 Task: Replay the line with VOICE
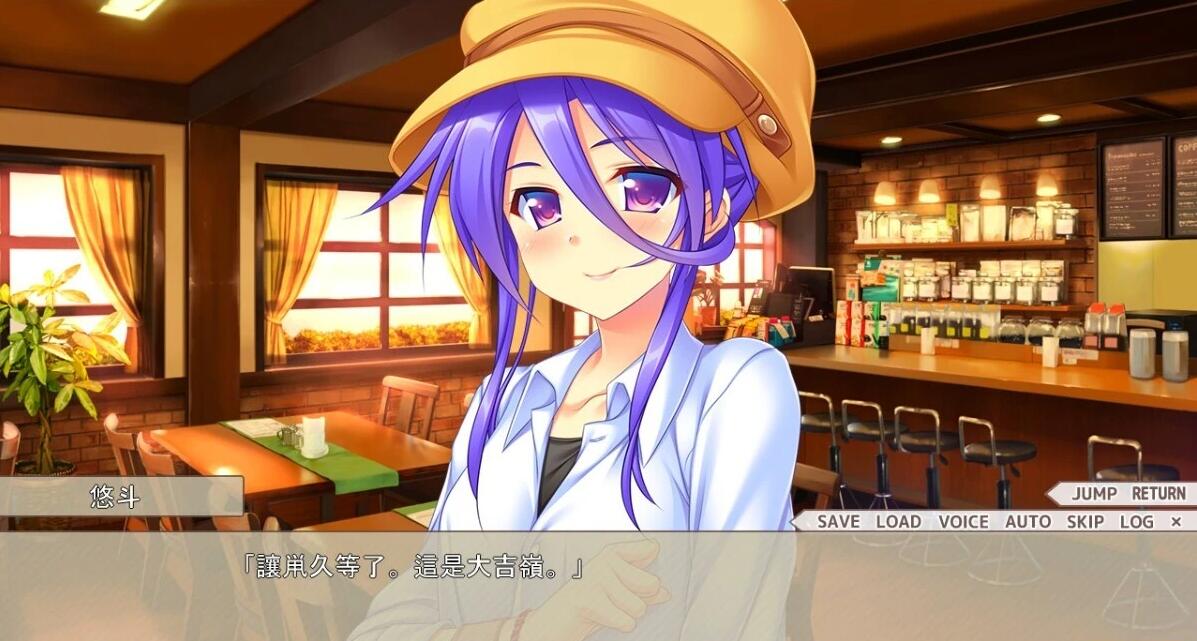[963, 521]
